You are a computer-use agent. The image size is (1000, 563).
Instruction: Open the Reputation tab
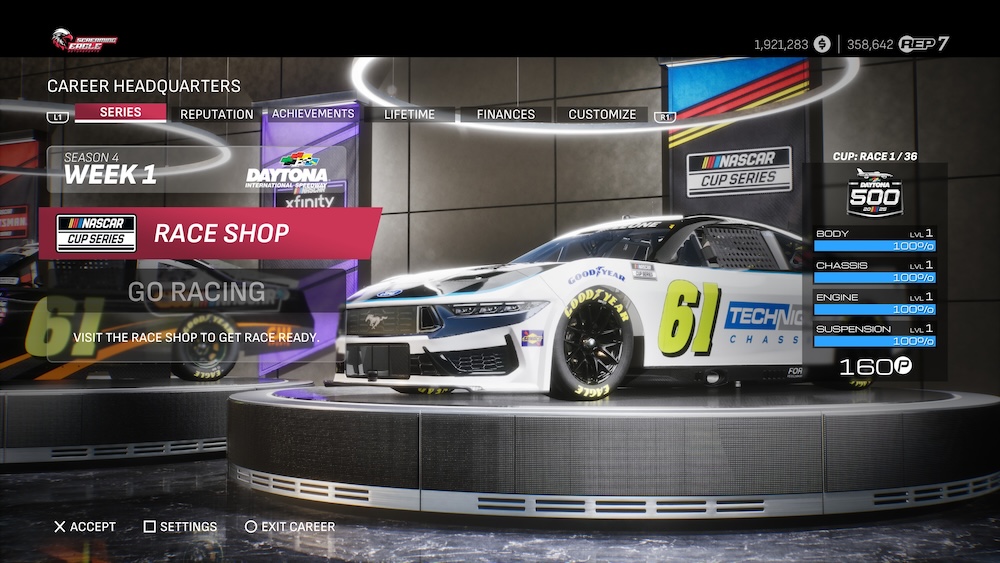tap(216, 114)
